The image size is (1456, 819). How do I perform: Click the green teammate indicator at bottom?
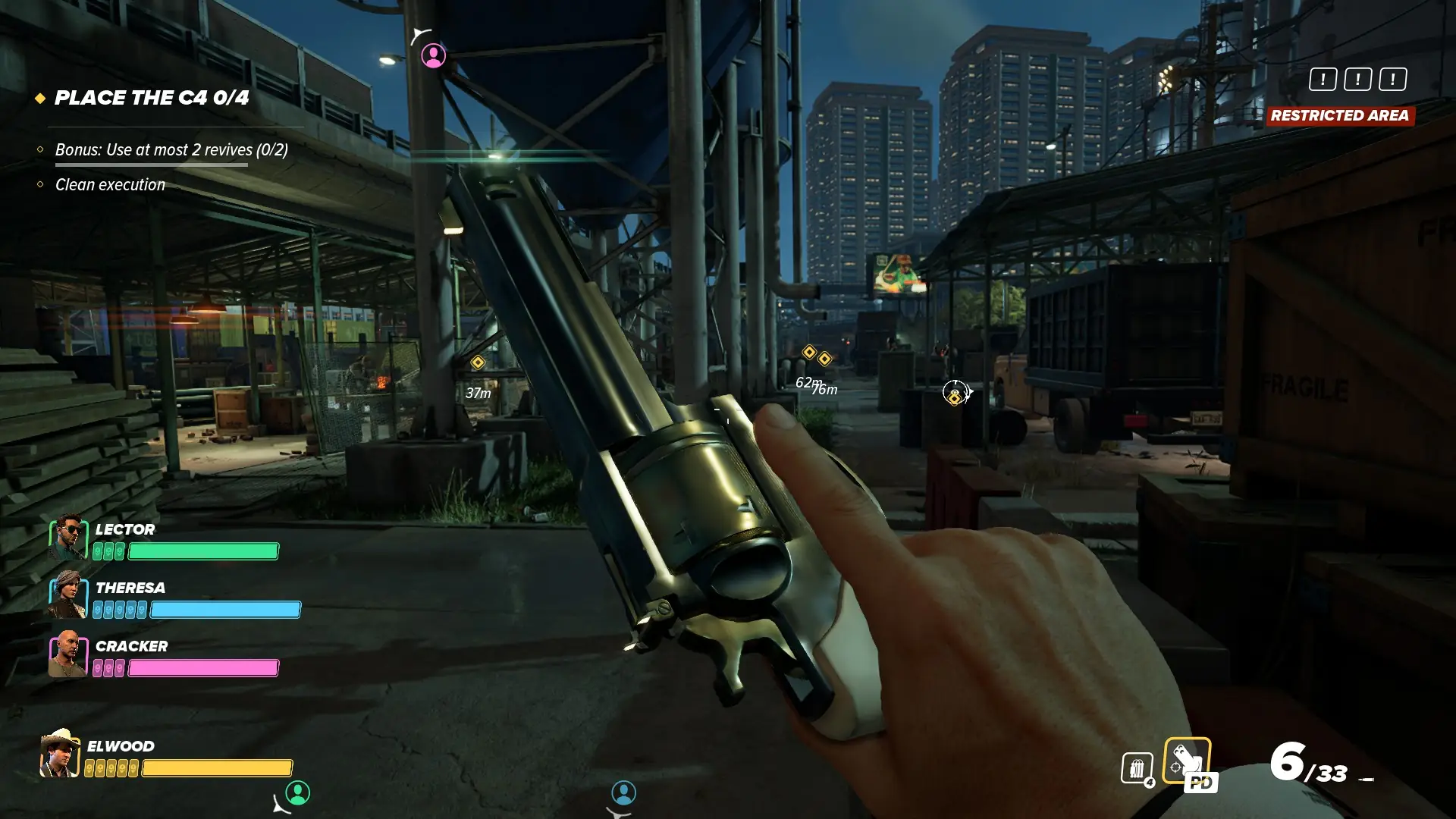pos(297,792)
